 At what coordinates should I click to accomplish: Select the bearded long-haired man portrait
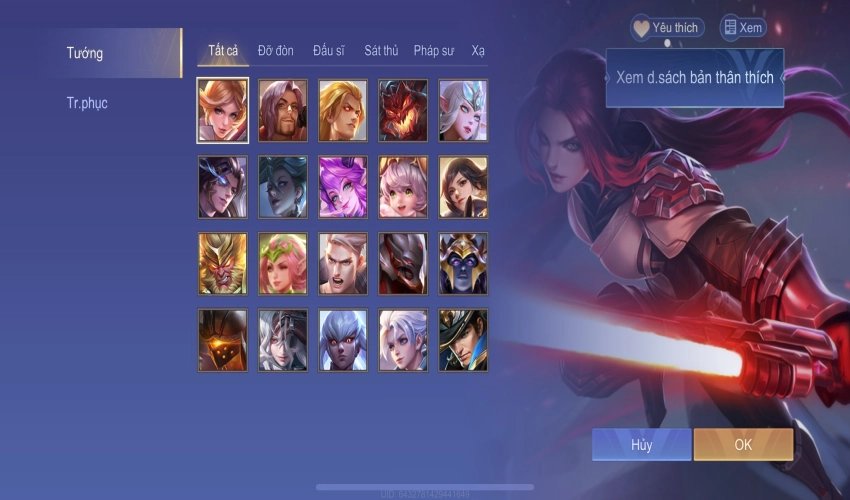(x=283, y=110)
